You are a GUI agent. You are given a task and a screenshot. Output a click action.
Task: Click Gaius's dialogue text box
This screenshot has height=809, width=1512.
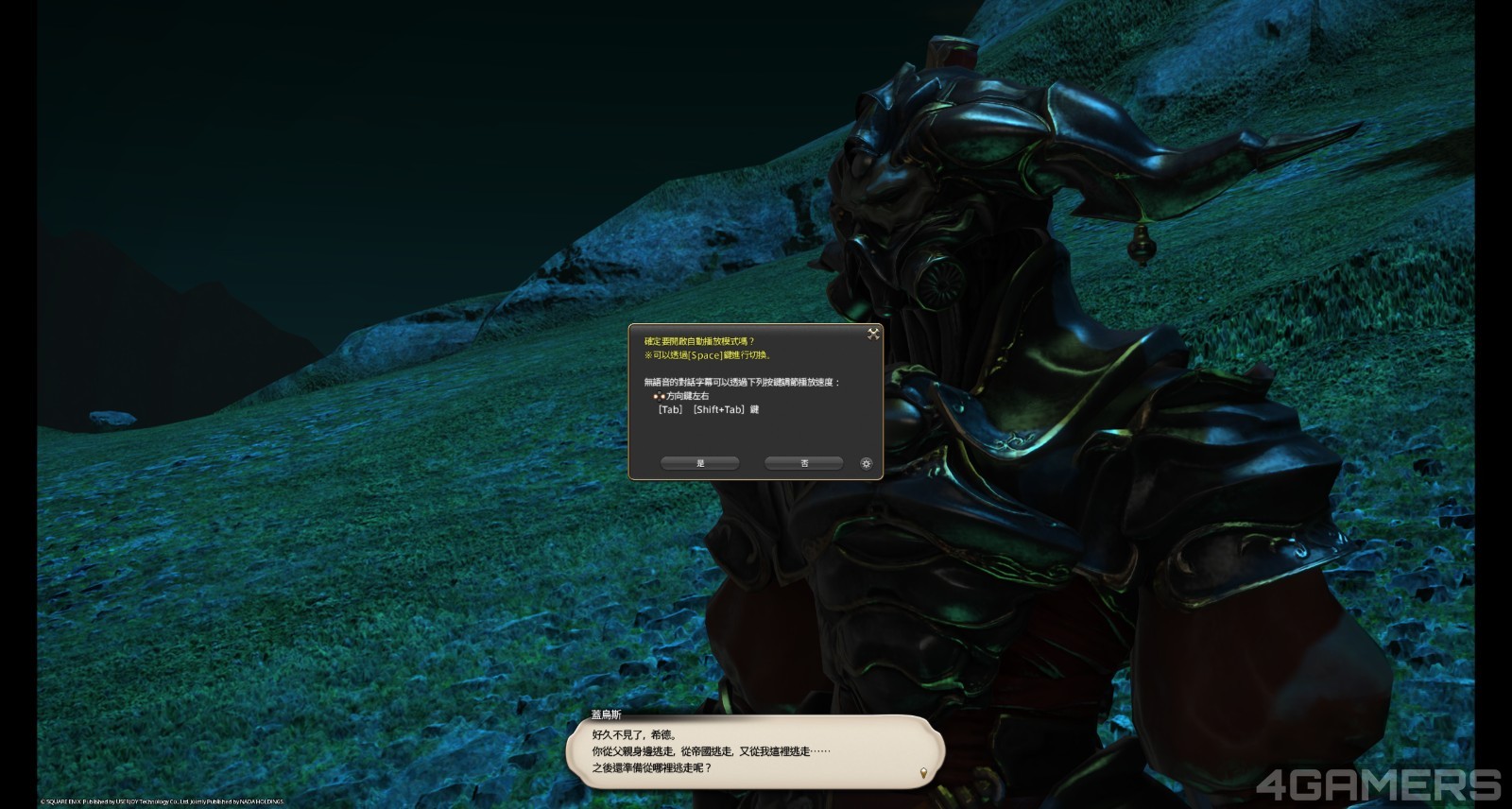pos(756,753)
